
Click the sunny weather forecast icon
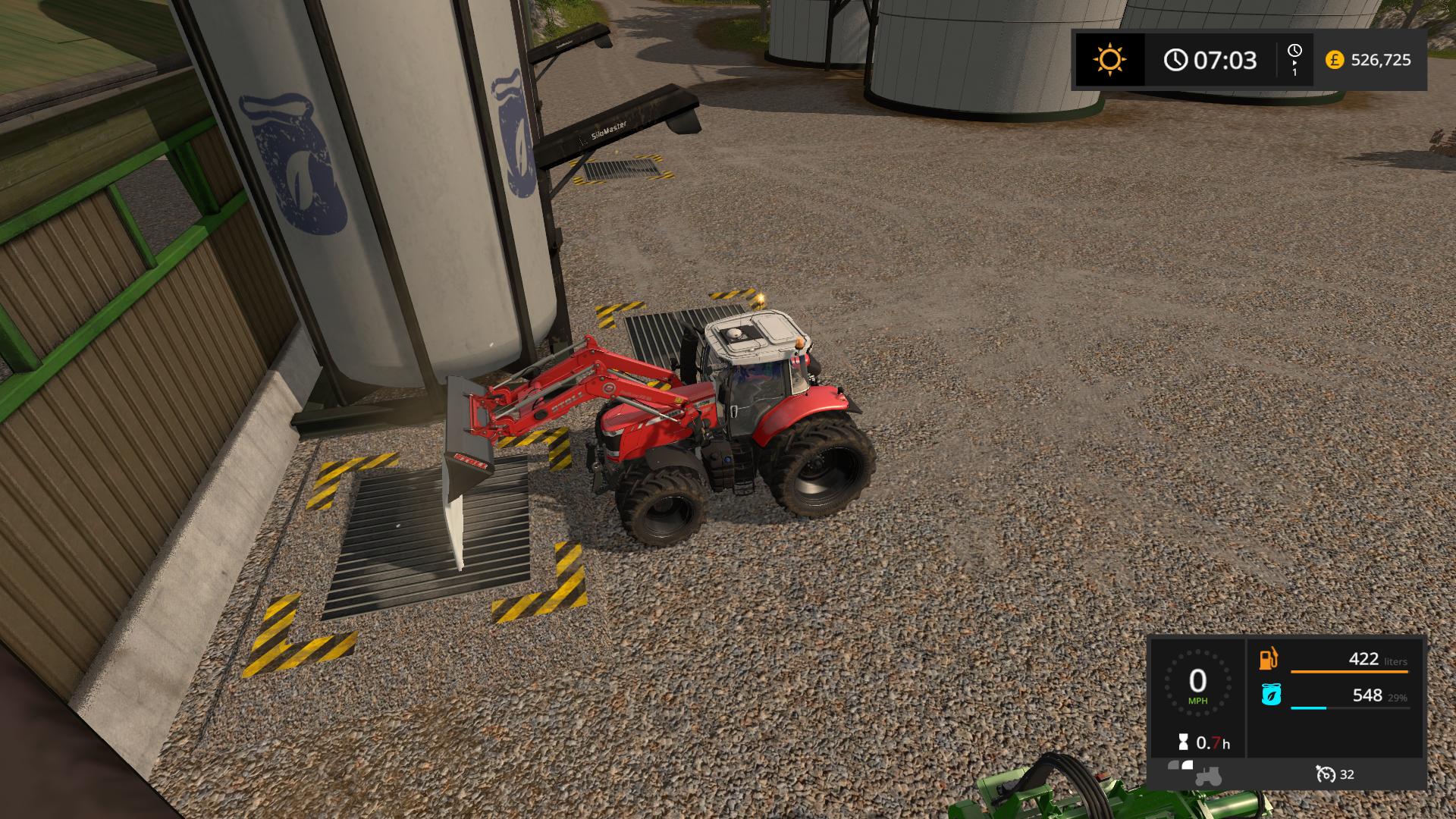pos(1109,60)
